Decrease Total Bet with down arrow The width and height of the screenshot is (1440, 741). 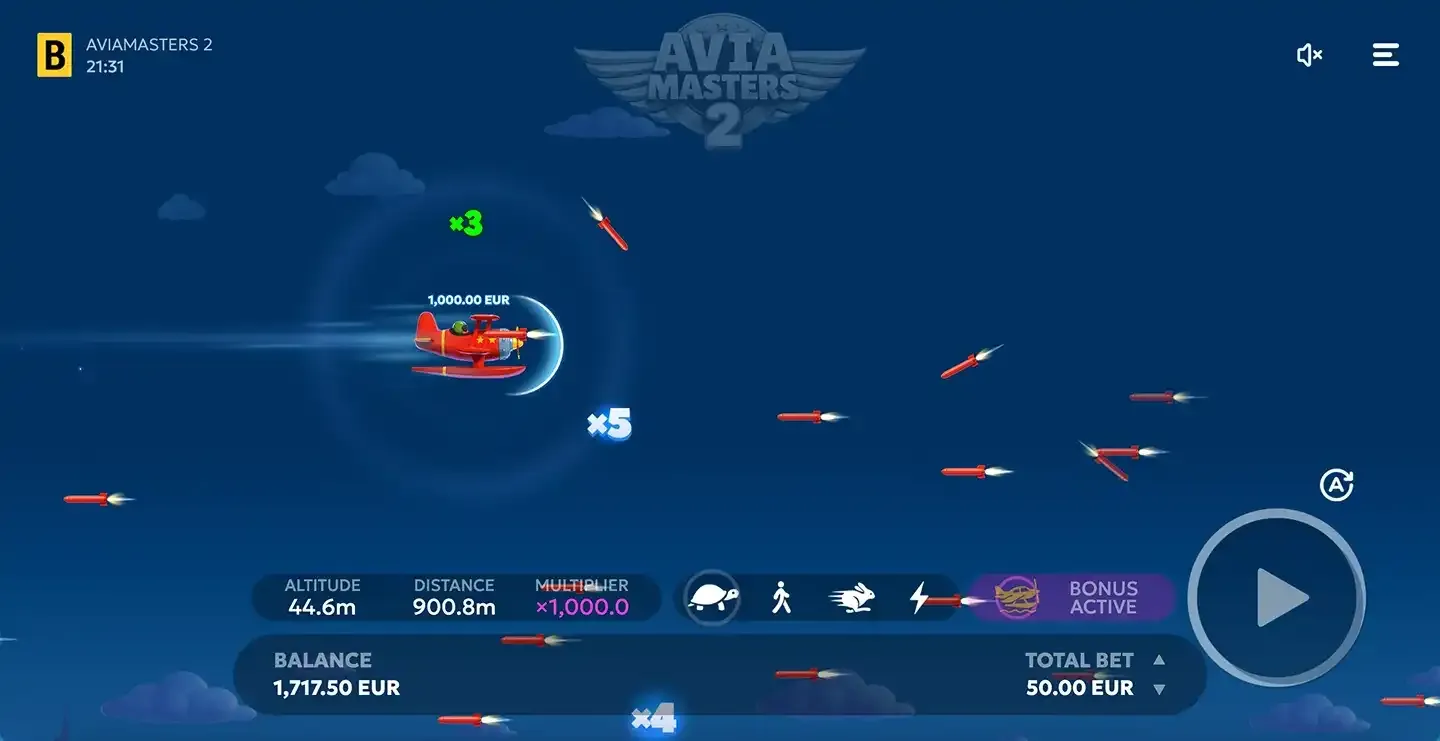coord(1160,688)
